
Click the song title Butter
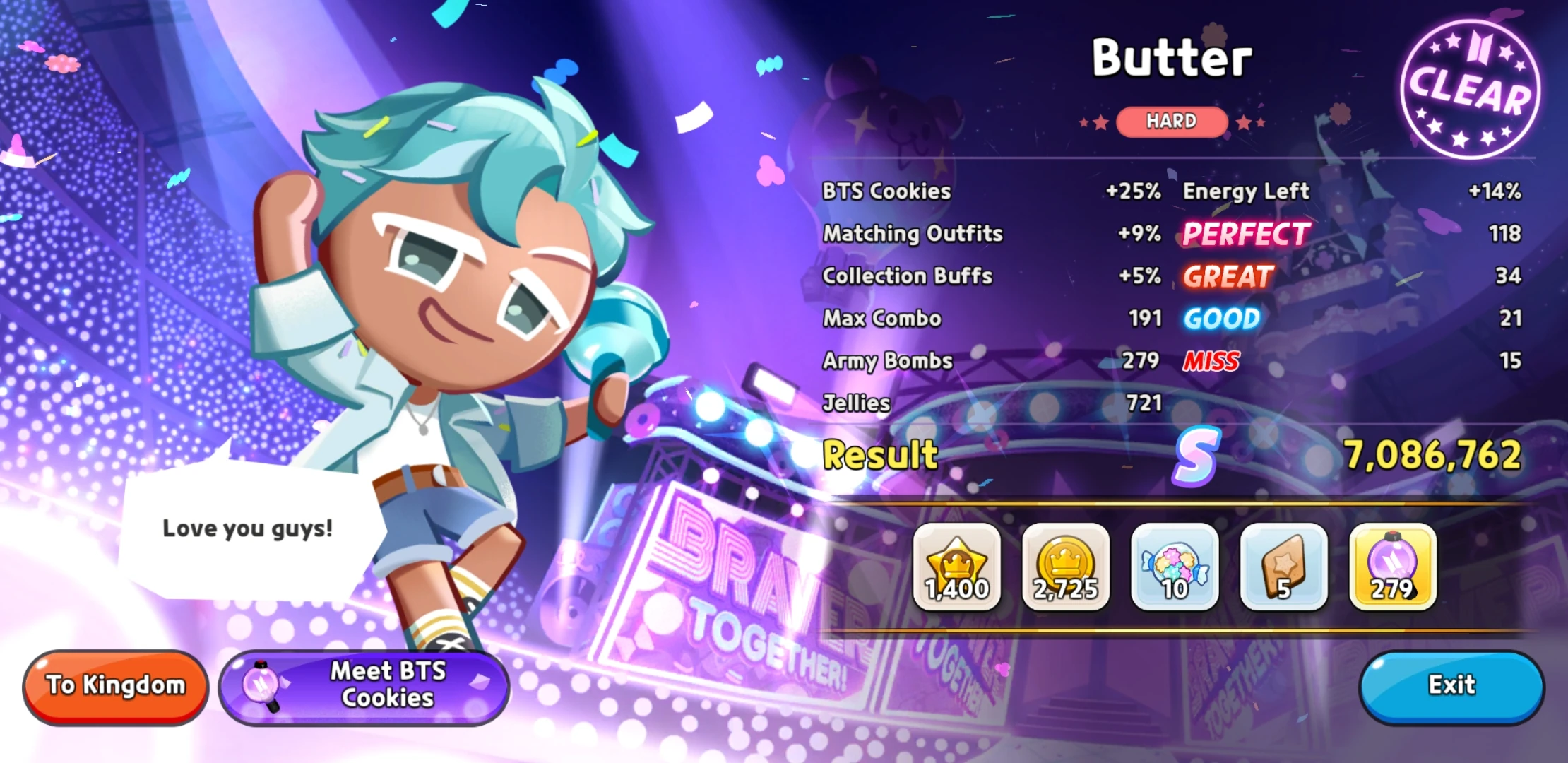pos(1170,57)
